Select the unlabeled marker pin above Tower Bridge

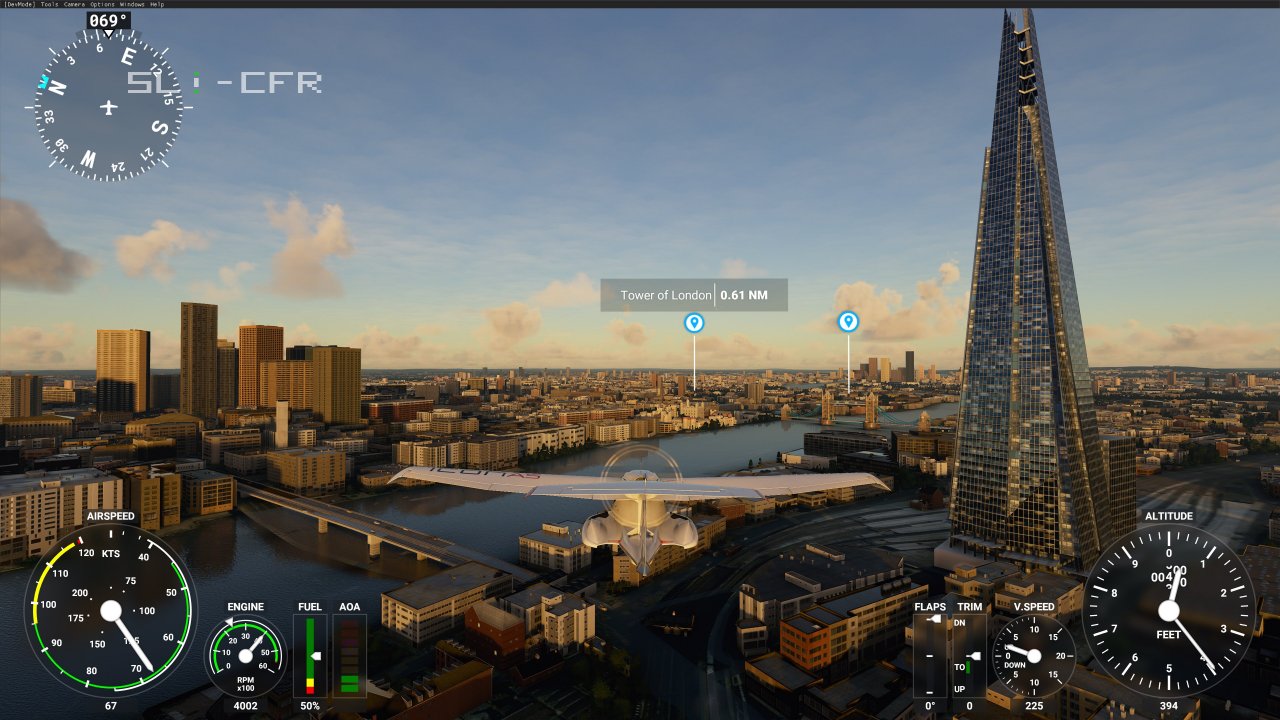coord(848,321)
